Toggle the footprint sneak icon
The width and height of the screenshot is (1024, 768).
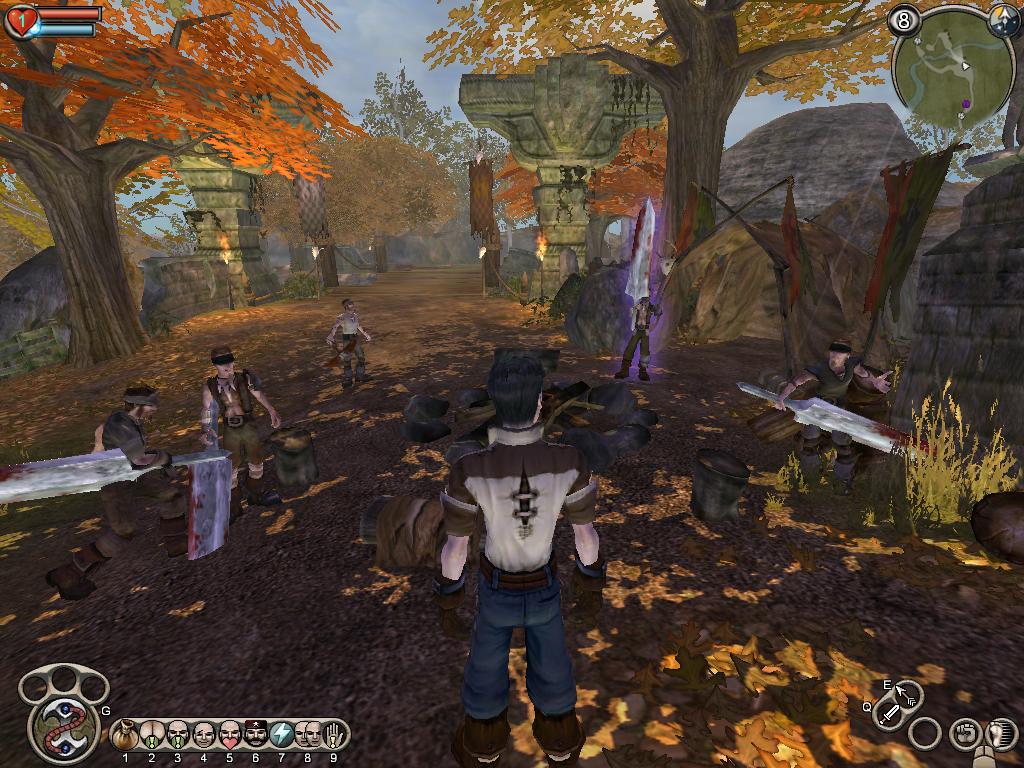[999, 734]
